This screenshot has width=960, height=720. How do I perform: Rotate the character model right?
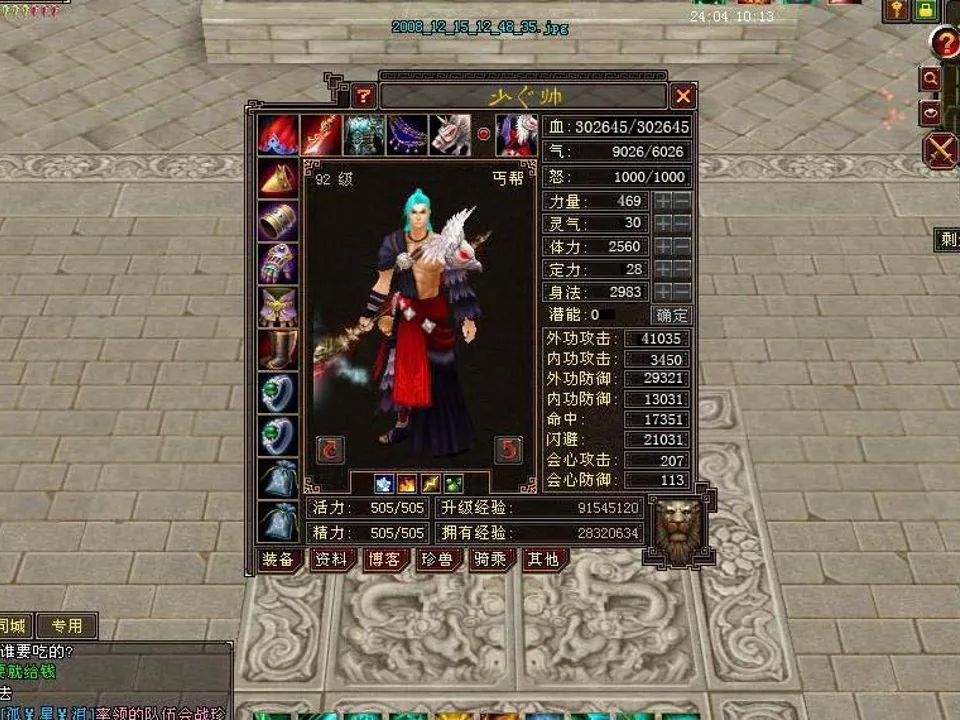pos(509,449)
